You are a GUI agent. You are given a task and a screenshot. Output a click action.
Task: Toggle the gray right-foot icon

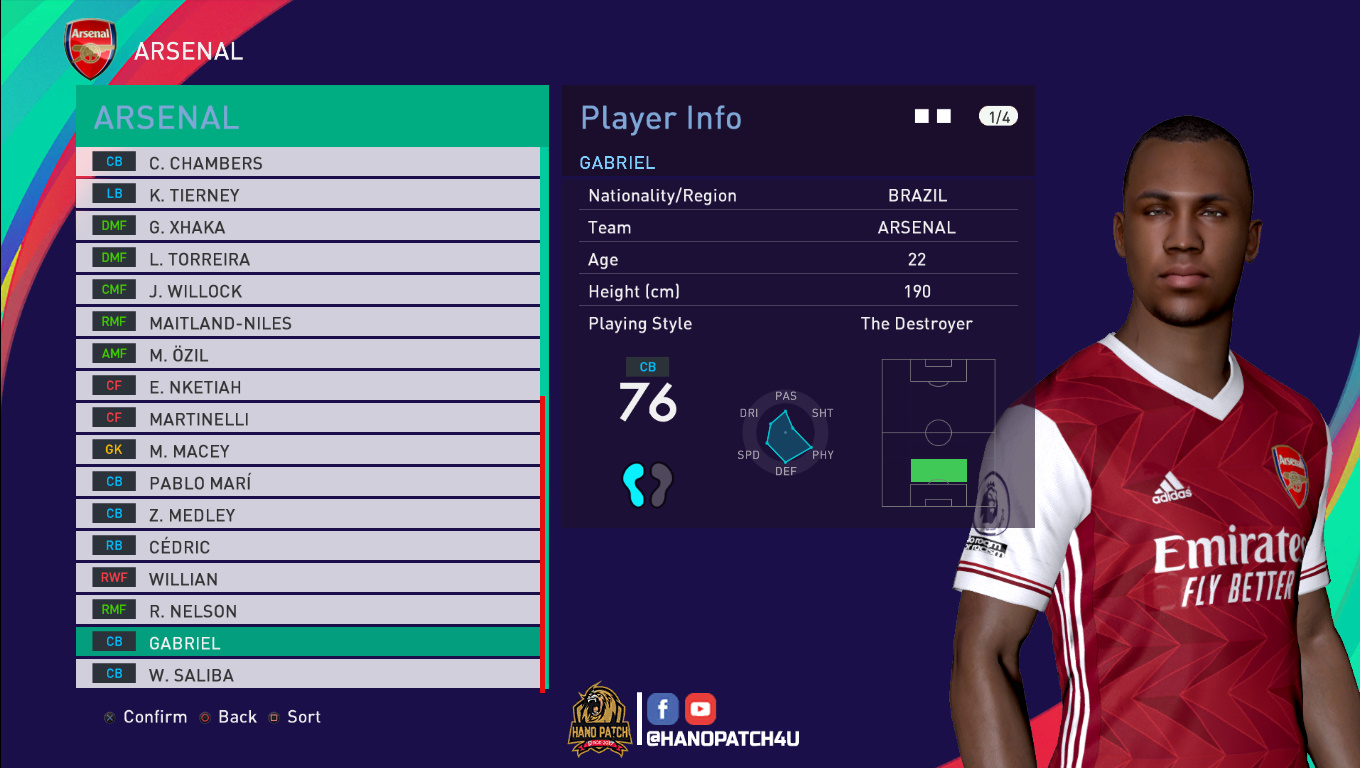[662, 484]
